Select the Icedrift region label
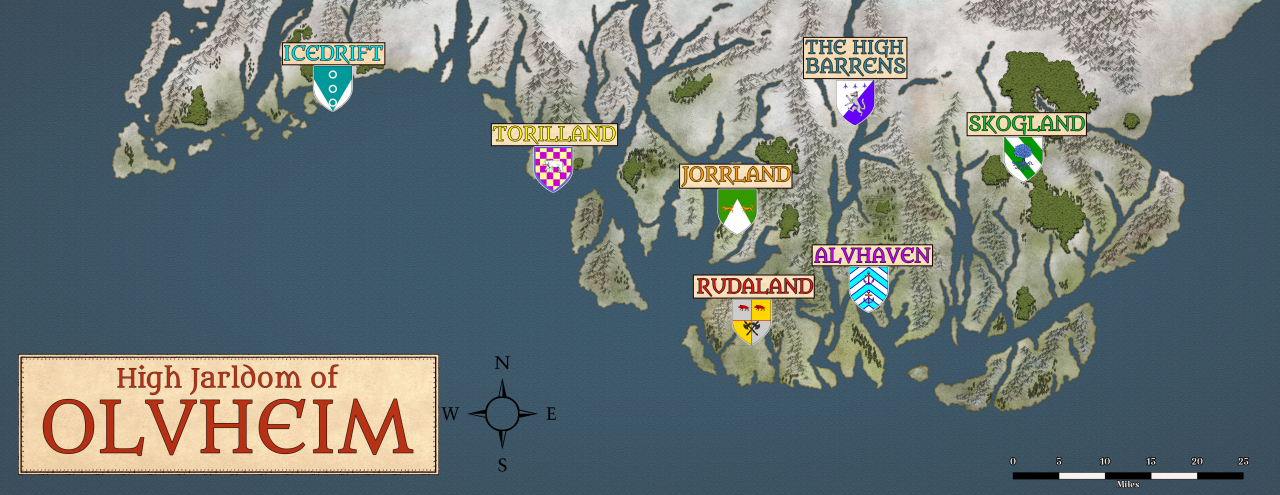 pos(333,53)
